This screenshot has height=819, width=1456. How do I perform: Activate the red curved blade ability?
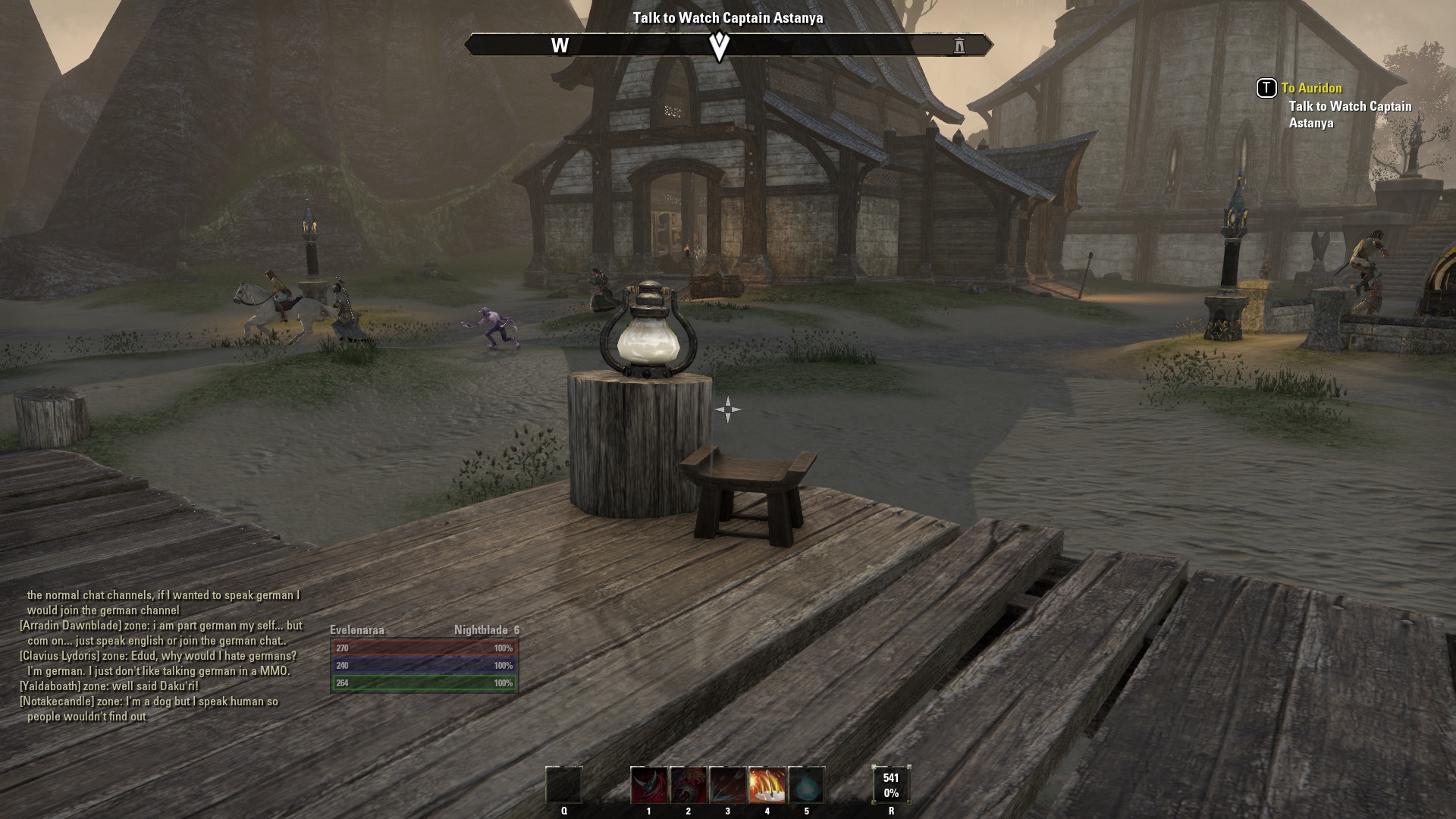649,785
